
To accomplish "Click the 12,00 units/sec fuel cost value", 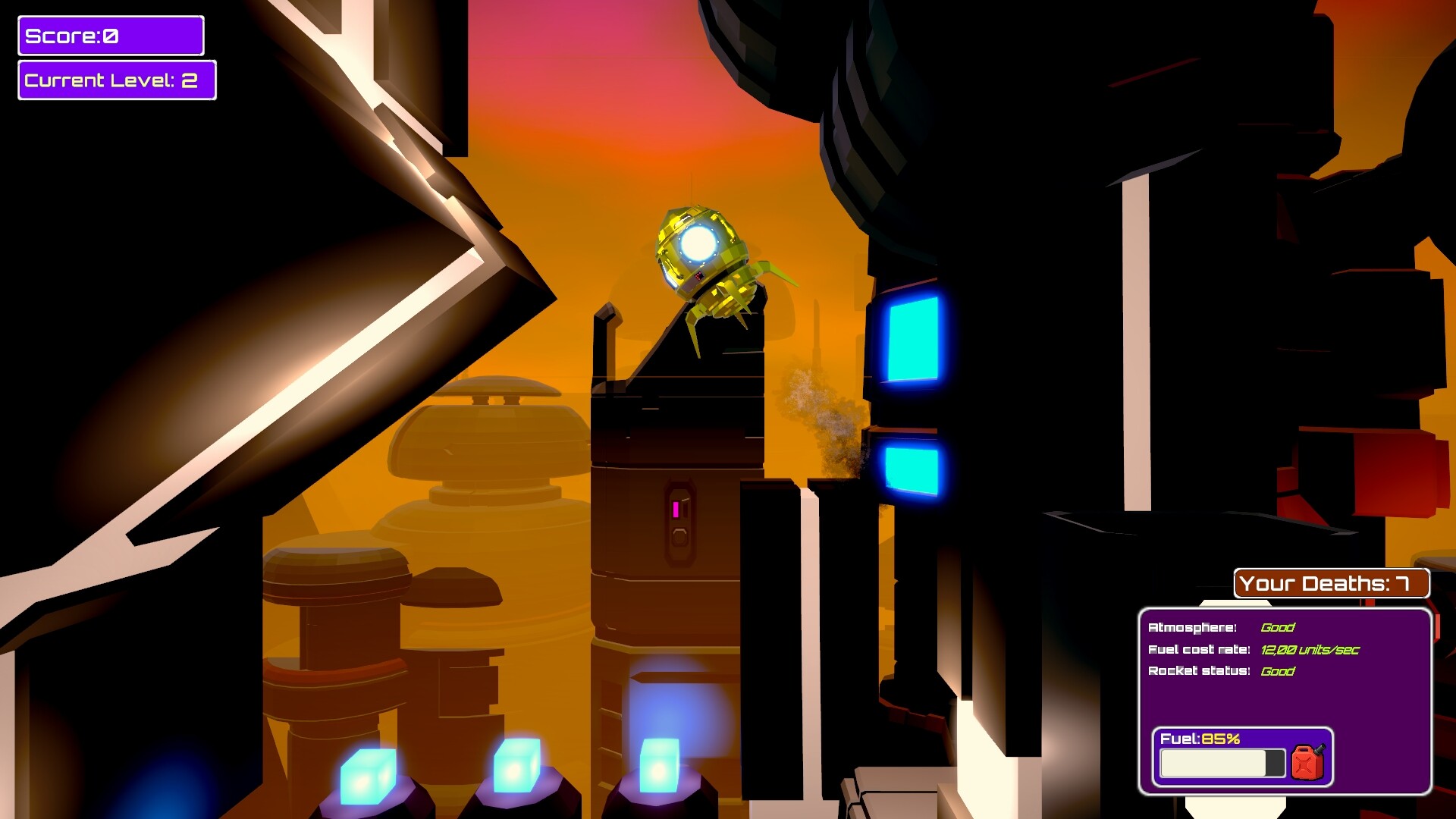I will click(1308, 650).
